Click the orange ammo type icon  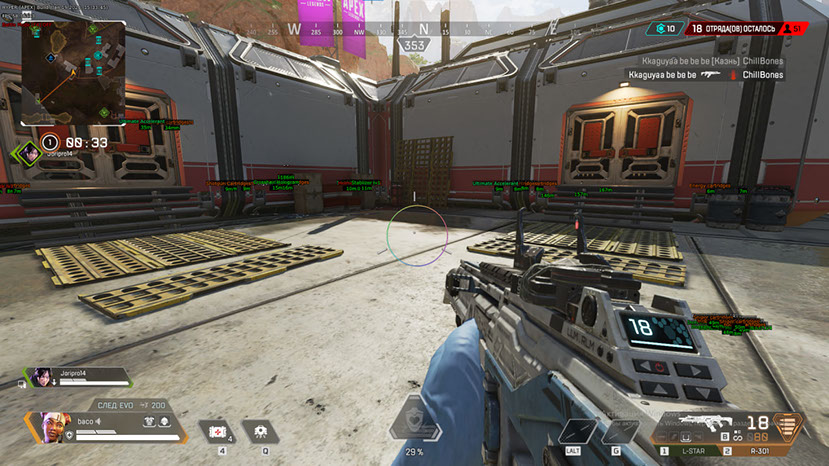(790, 425)
